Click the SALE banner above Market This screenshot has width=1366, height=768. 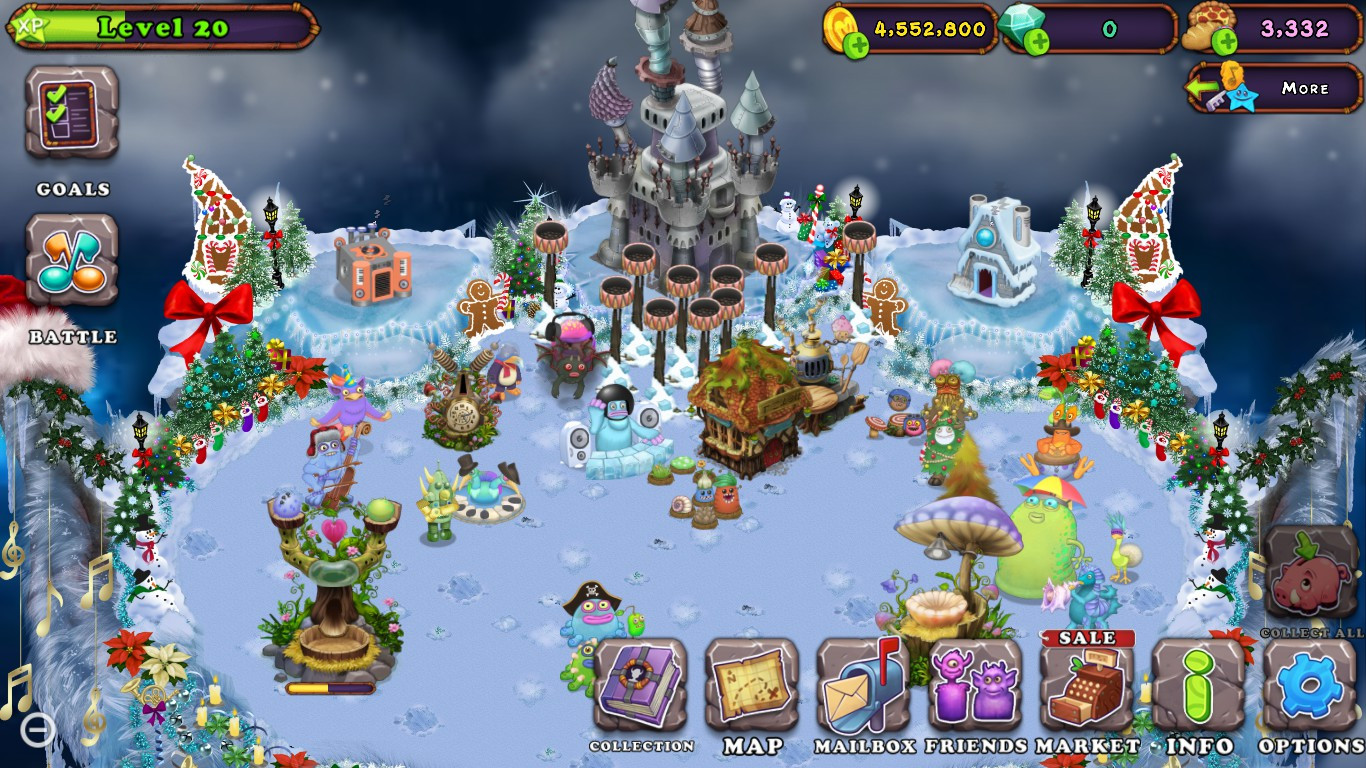click(x=1089, y=636)
